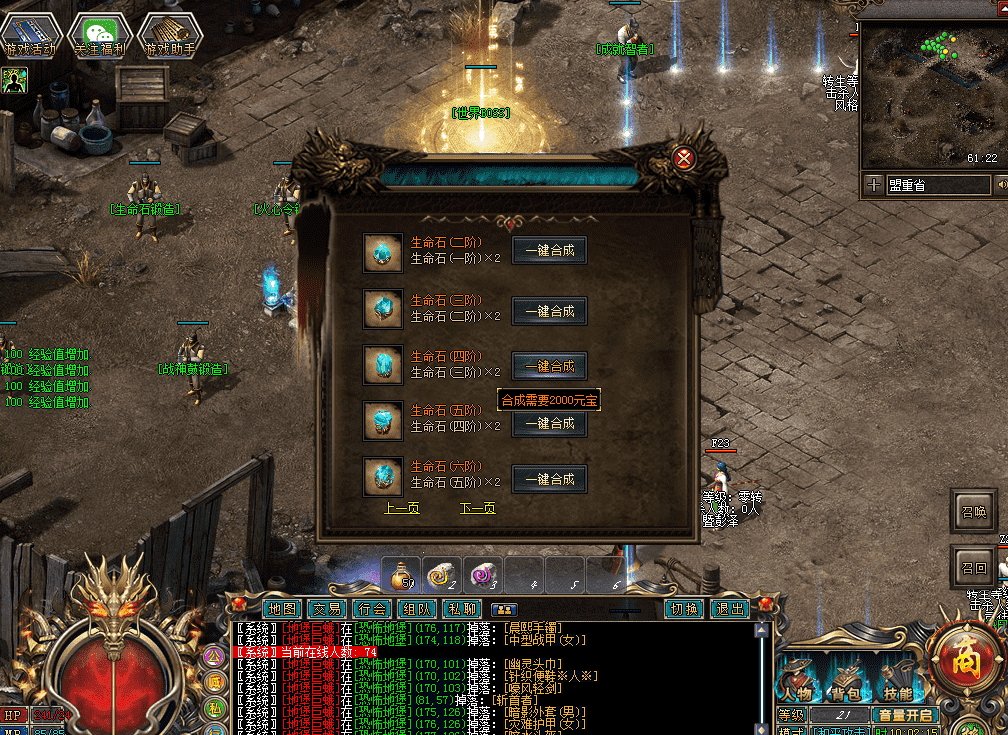This screenshot has width=1008, height=735.
Task: Click the 退出 exit button
Action: coord(730,608)
